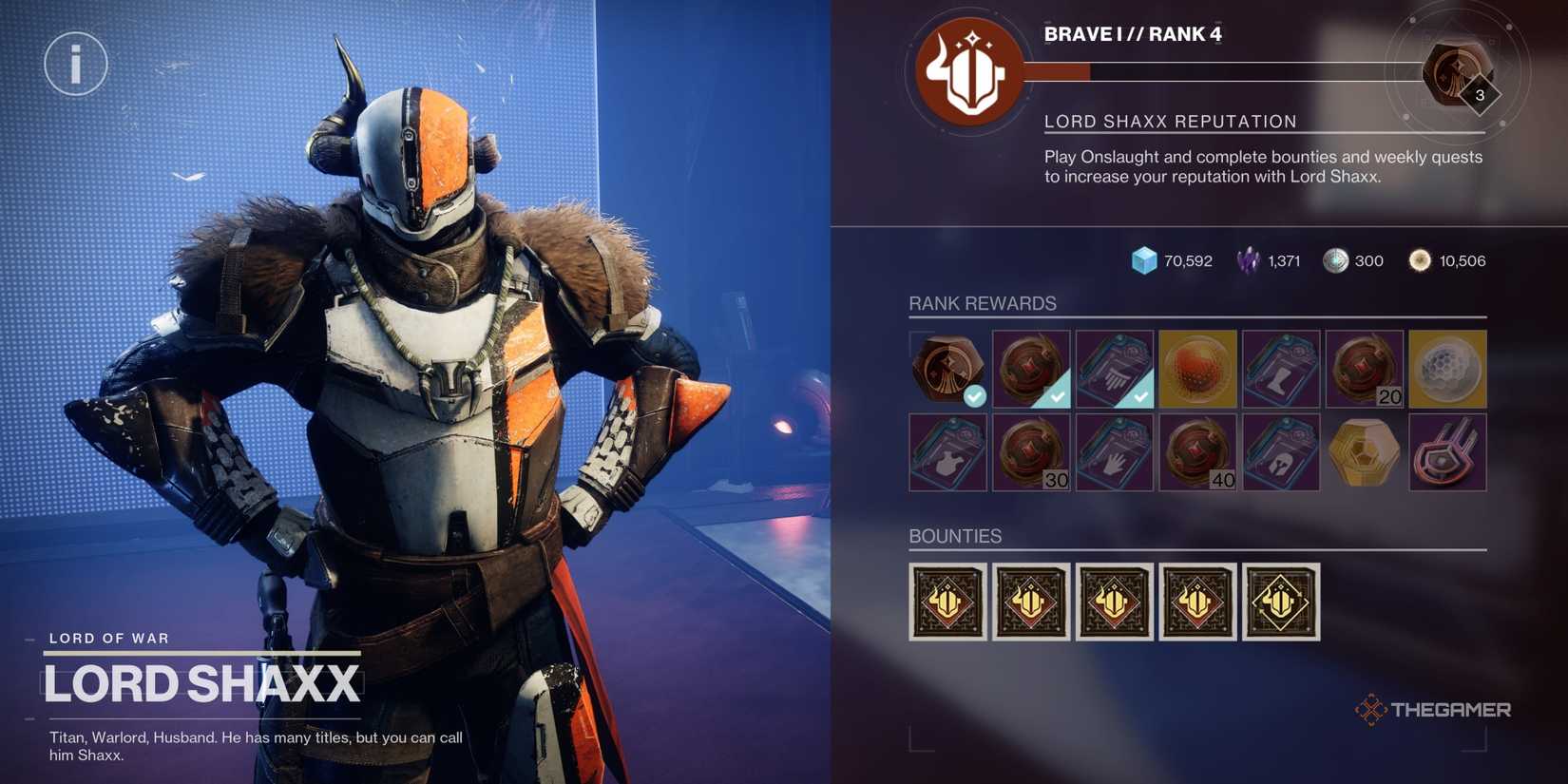The height and width of the screenshot is (784, 1568).
Task: Click the BOUNTIES section header
Action: pyautogui.click(x=955, y=536)
